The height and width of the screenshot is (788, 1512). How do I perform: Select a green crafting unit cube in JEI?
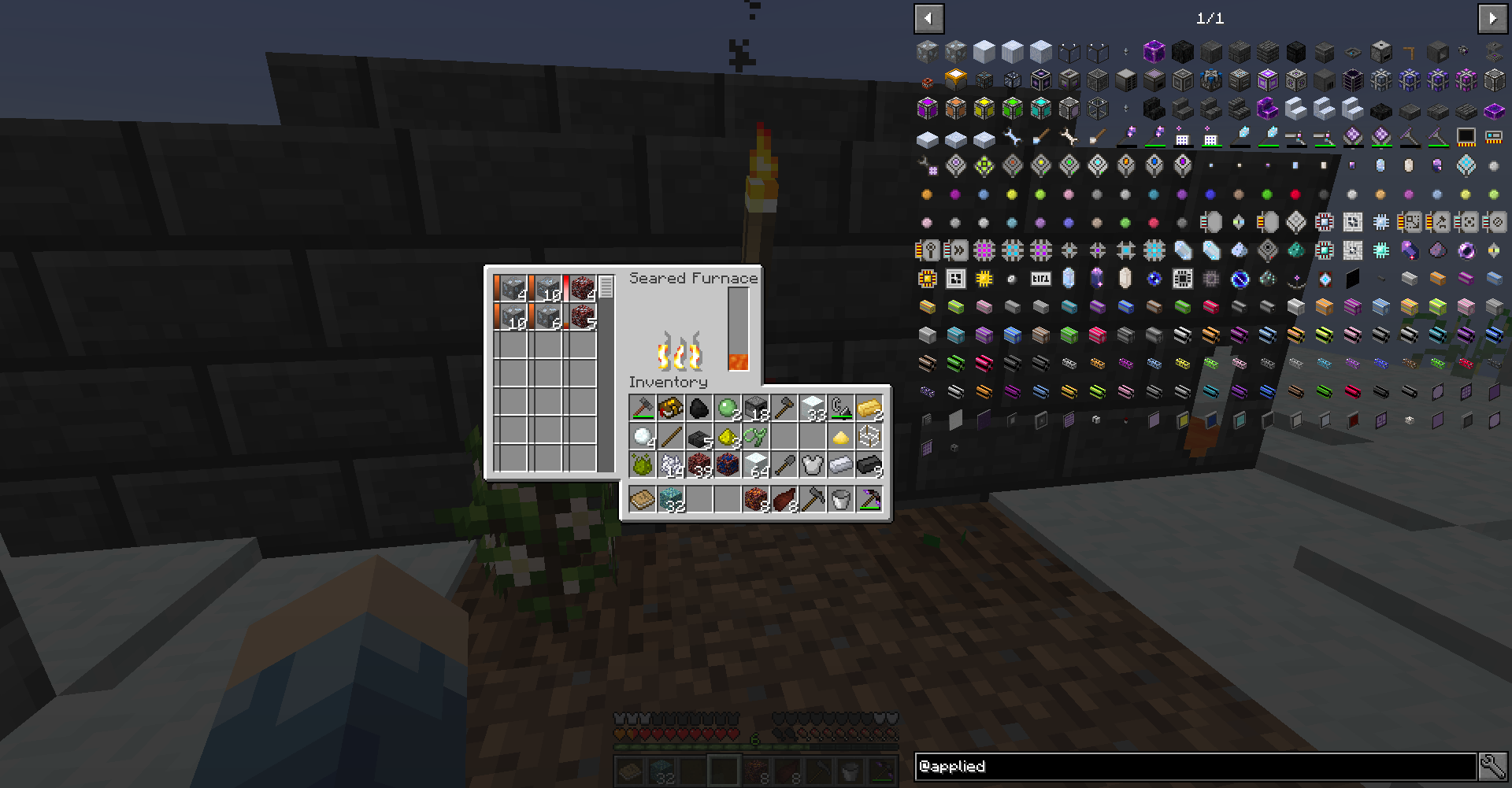coord(1013,109)
